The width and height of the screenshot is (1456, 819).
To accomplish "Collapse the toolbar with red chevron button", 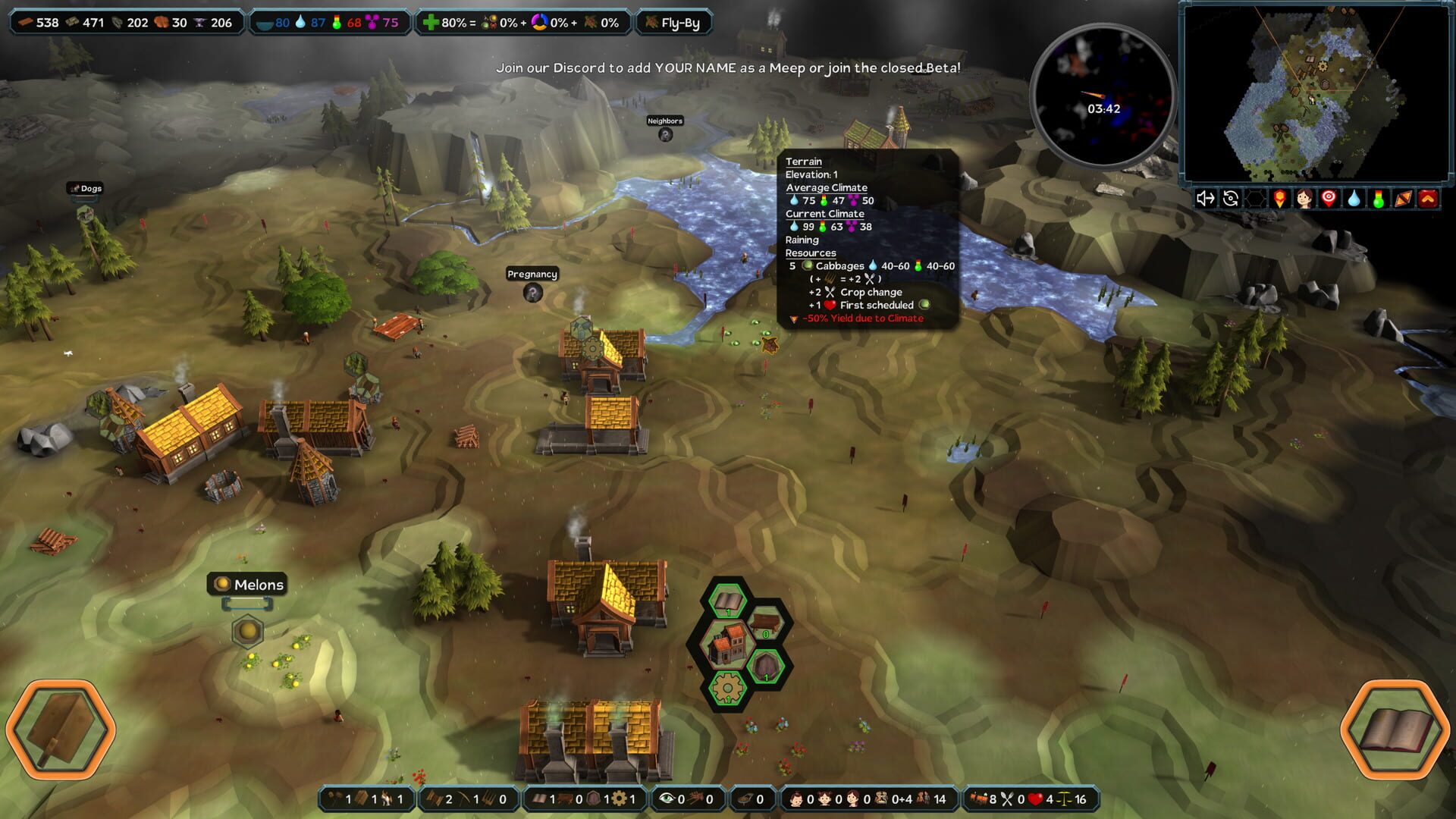I will click(x=1428, y=199).
